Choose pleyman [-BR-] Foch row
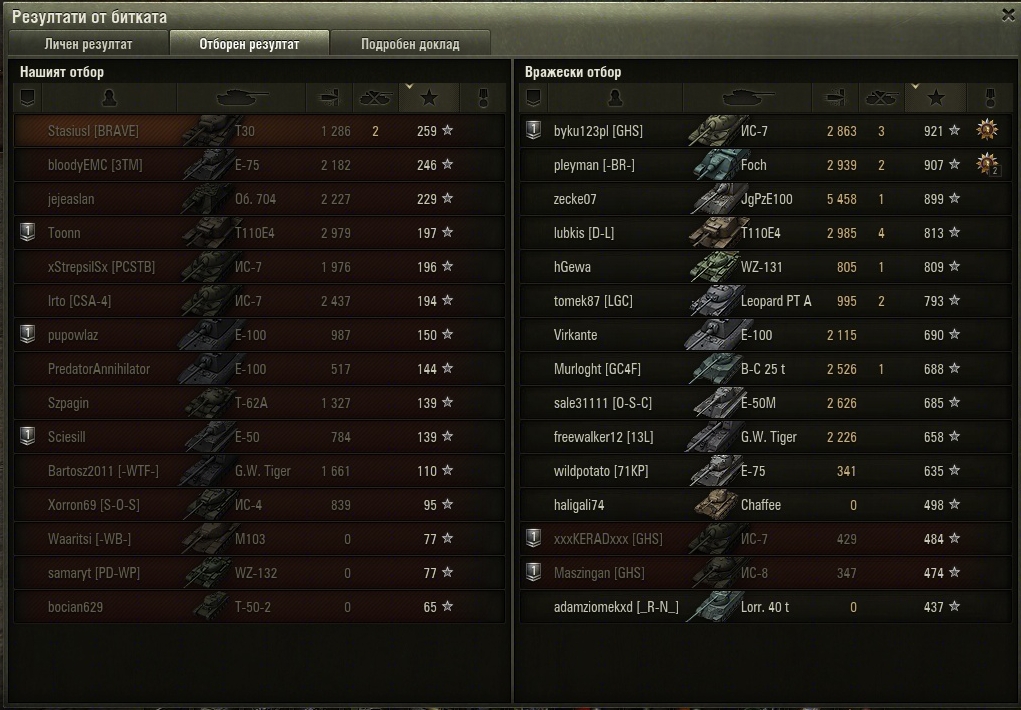 [740, 165]
